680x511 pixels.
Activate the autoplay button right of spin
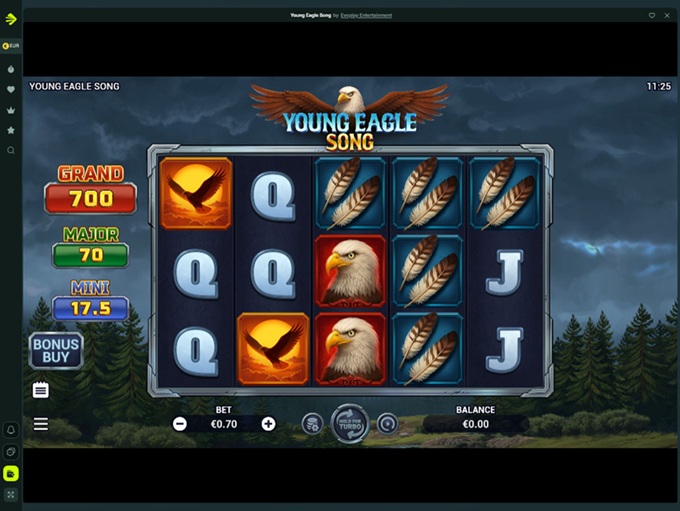[x=387, y=424]
